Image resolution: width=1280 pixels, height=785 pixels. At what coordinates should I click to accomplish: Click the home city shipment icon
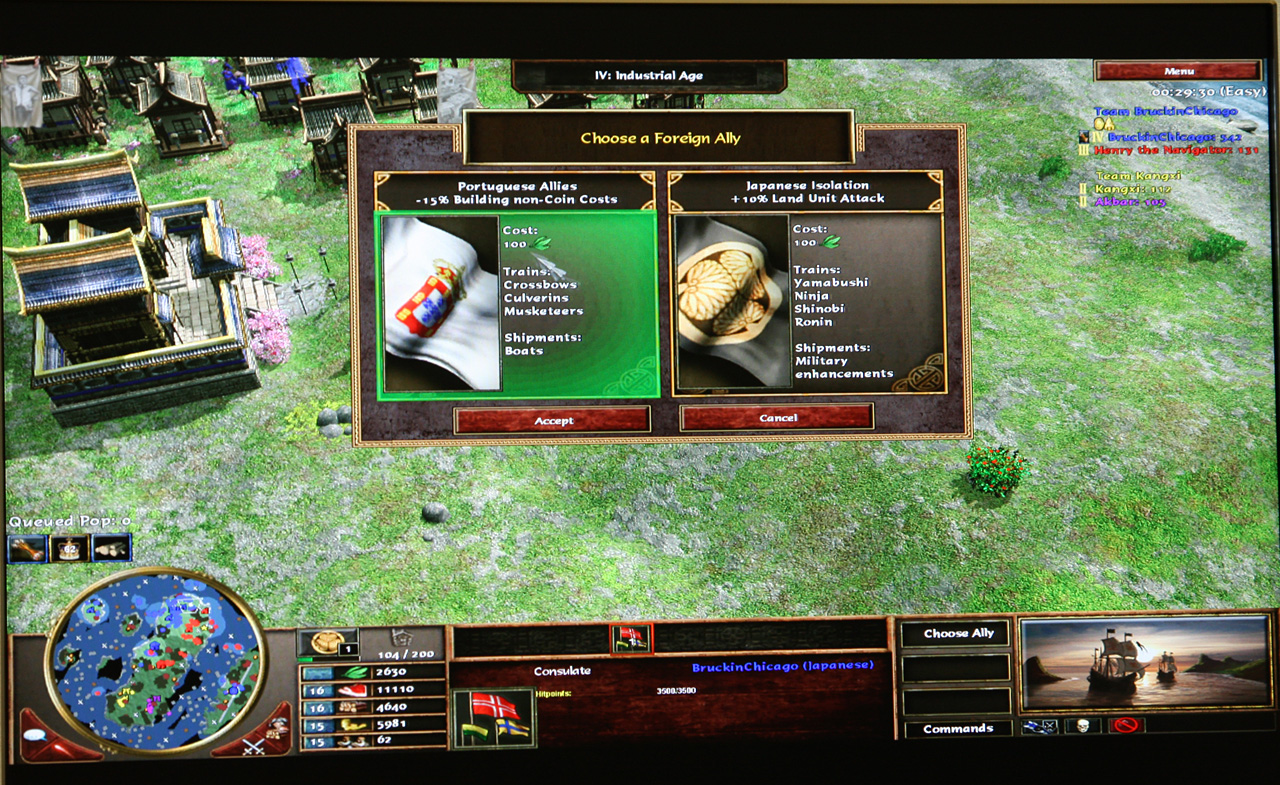click(x=326, y=641)
